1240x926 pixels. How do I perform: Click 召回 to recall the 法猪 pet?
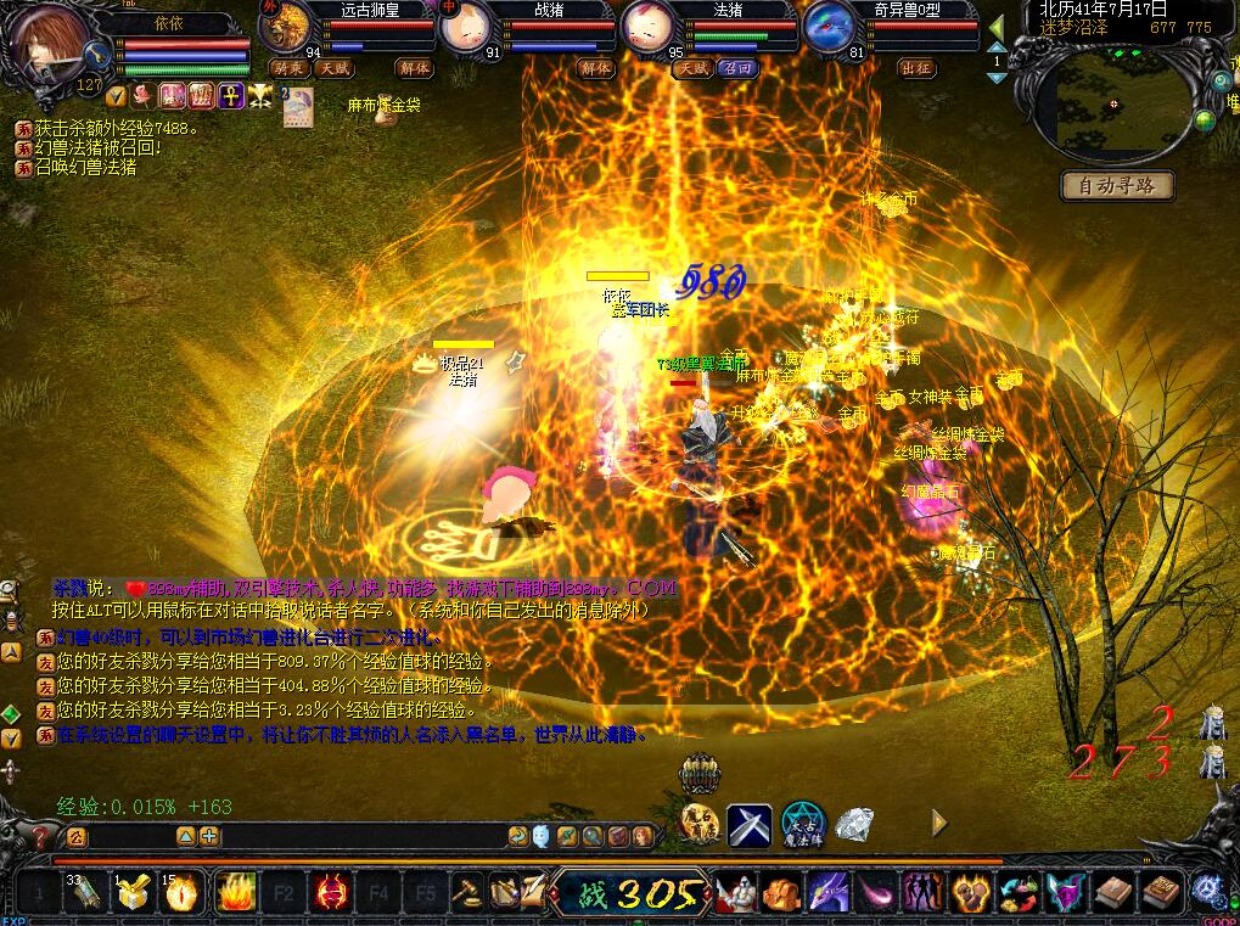pyautogui.click(x=737, y=68)
